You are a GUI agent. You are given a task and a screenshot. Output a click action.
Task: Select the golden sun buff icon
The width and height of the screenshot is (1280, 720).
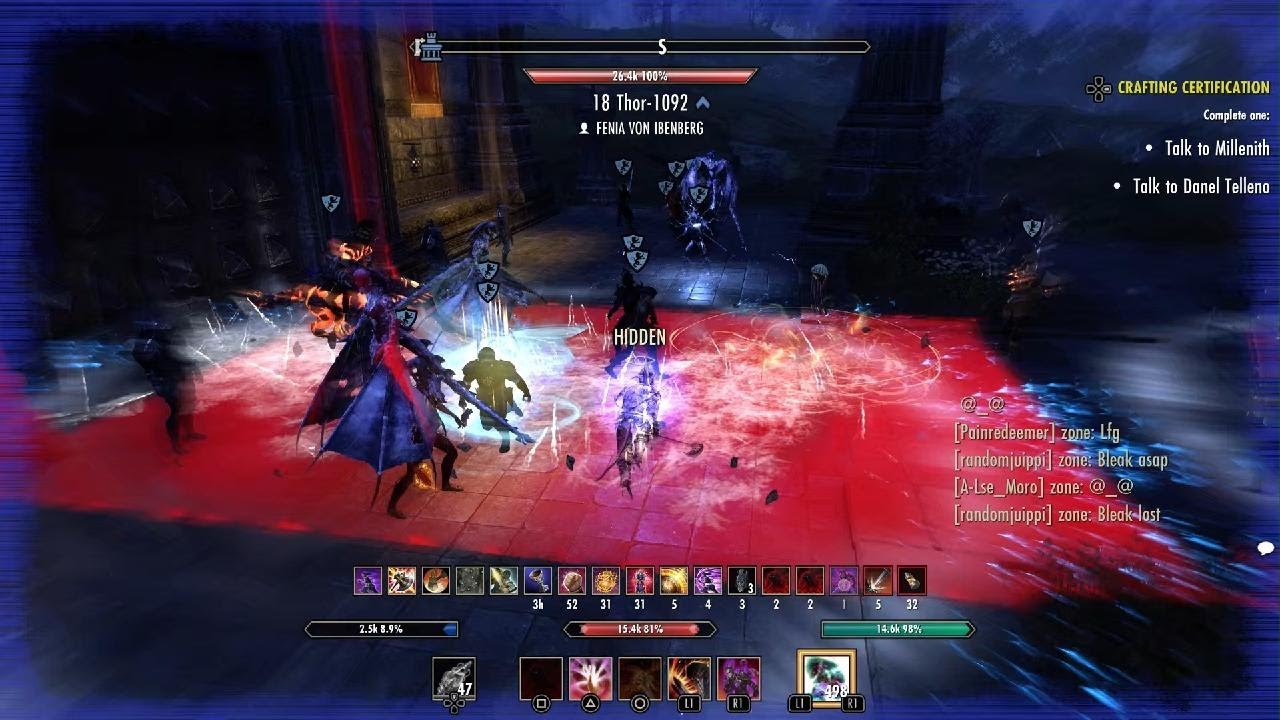pos(606,581)
